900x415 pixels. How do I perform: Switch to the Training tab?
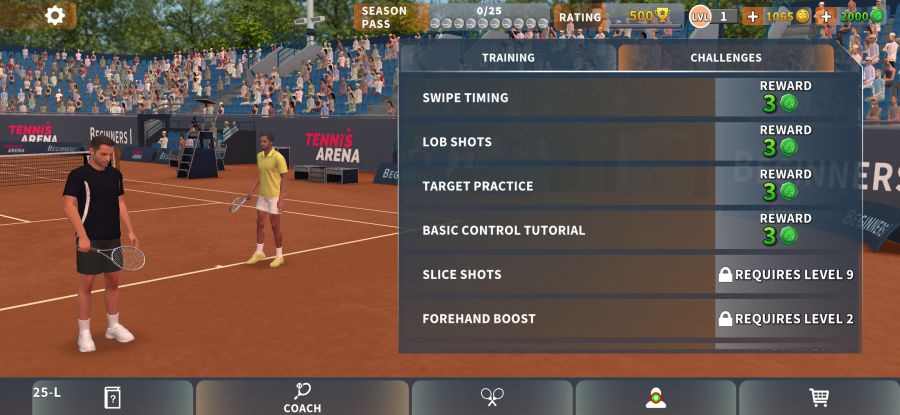[508, 58]
